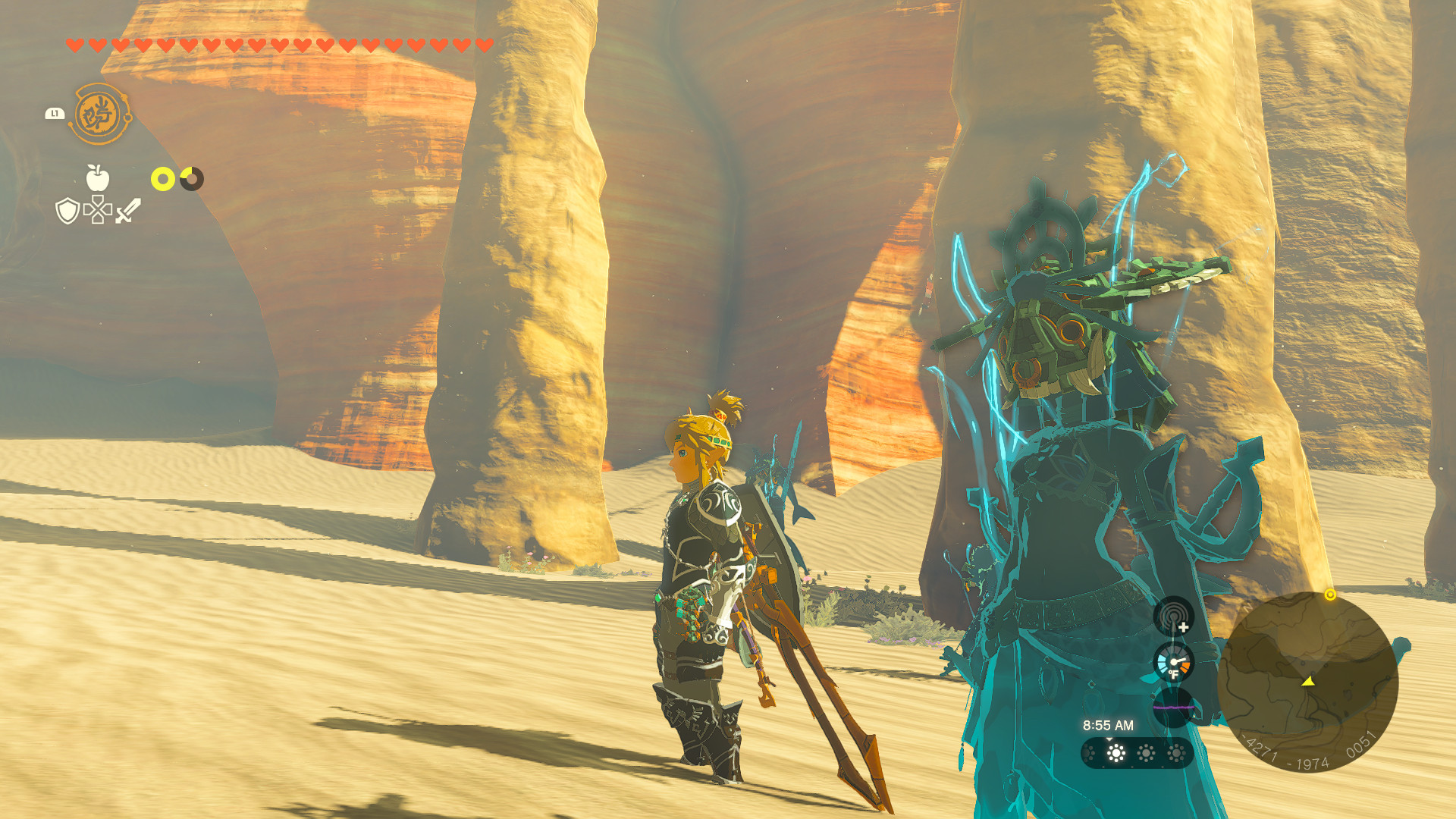
Task: Click the D-pad quick menu icon
Action: [98, 210]
